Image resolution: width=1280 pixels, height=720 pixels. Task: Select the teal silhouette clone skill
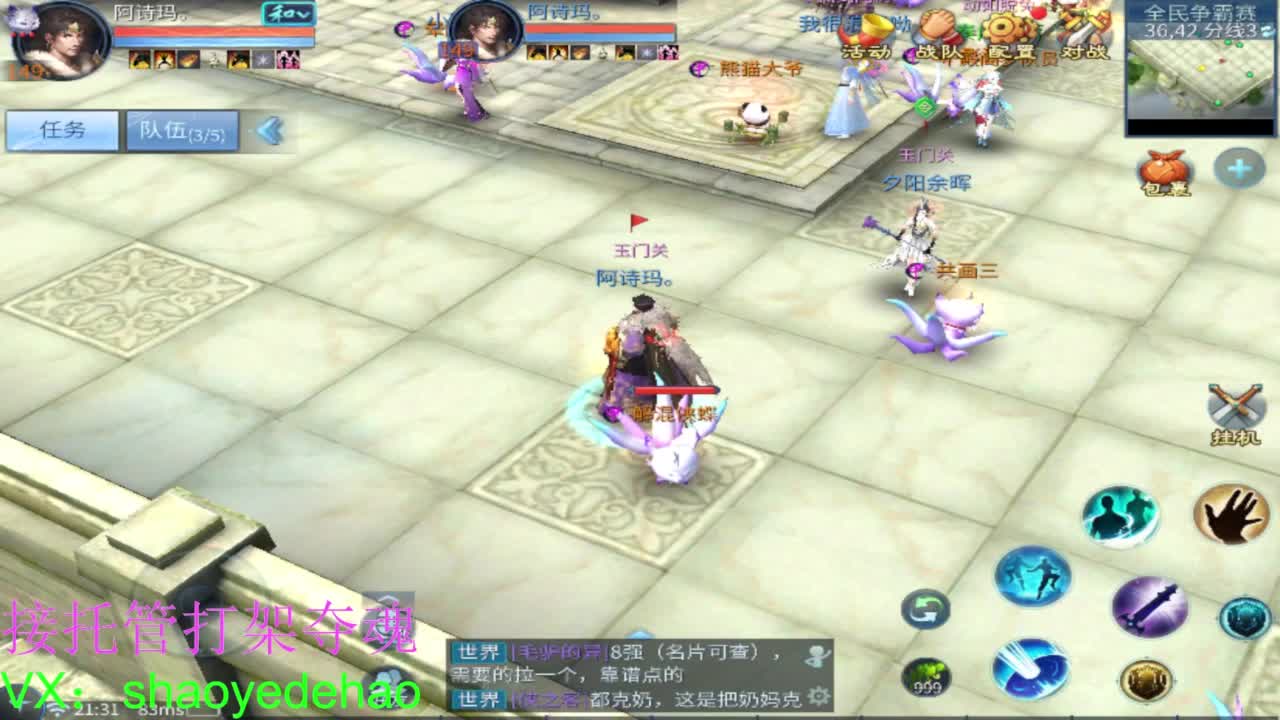[1120, 515]
